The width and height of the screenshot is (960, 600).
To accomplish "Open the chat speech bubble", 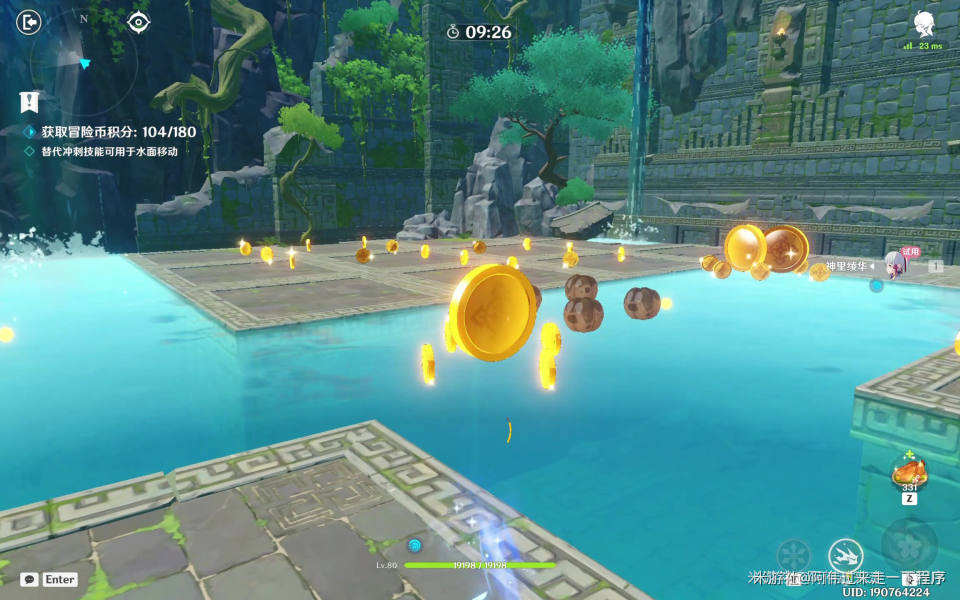I will pos(30,579).
